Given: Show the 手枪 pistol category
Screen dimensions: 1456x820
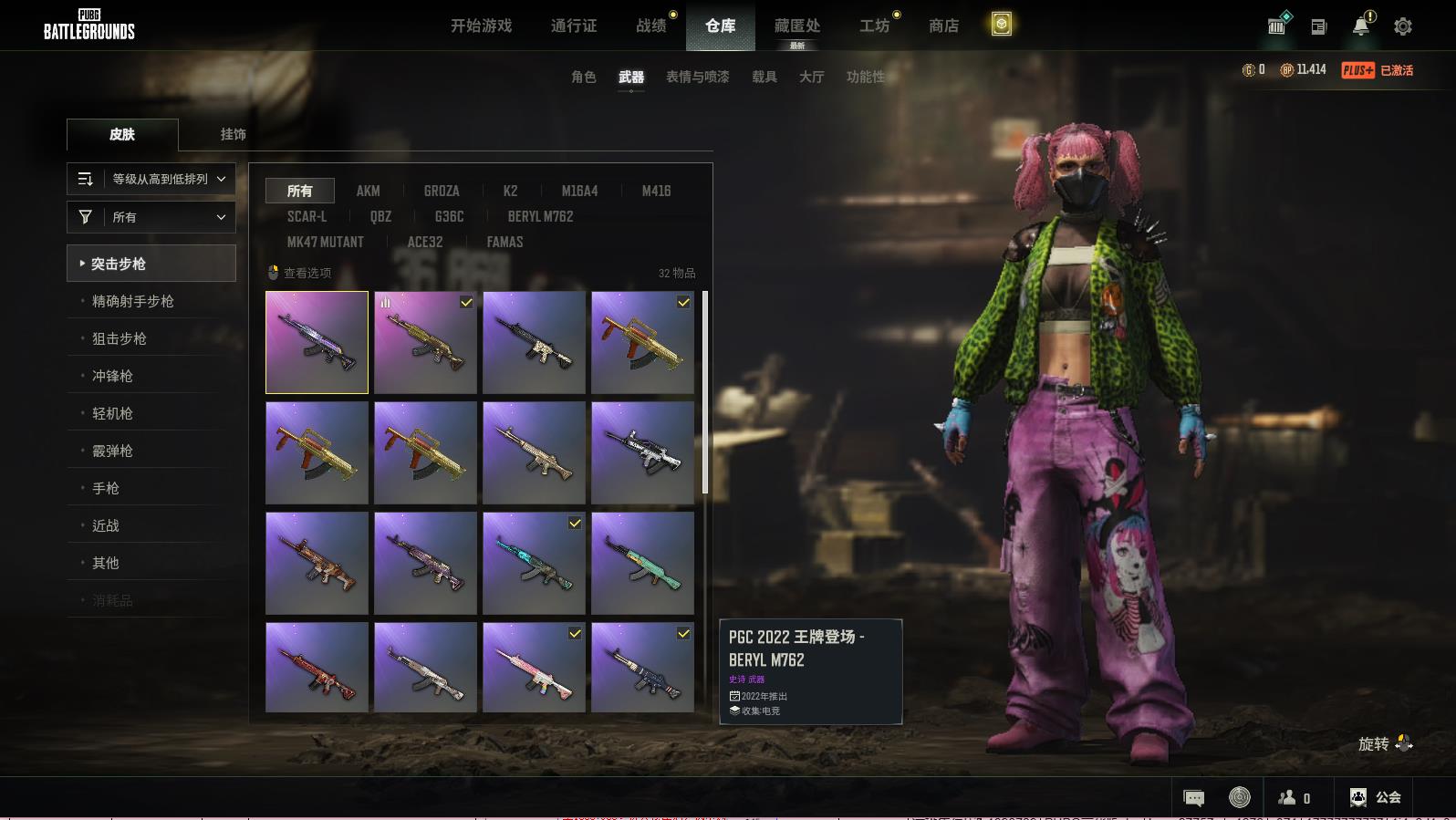Looking at the screenshot, I should (106, 488).
